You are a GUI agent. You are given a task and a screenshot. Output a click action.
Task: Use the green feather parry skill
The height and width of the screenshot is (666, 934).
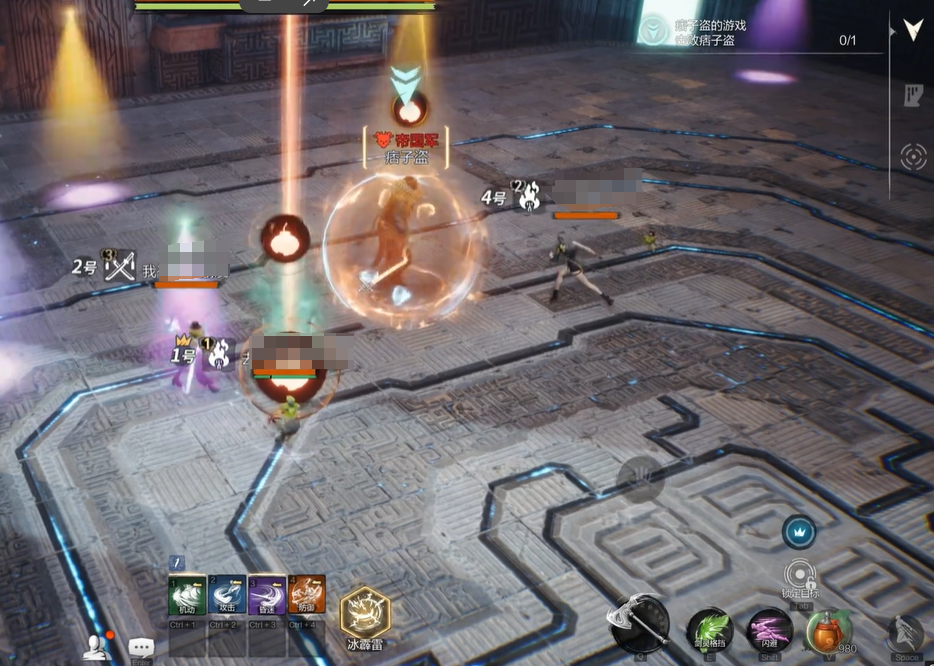(x=710, y=631)
